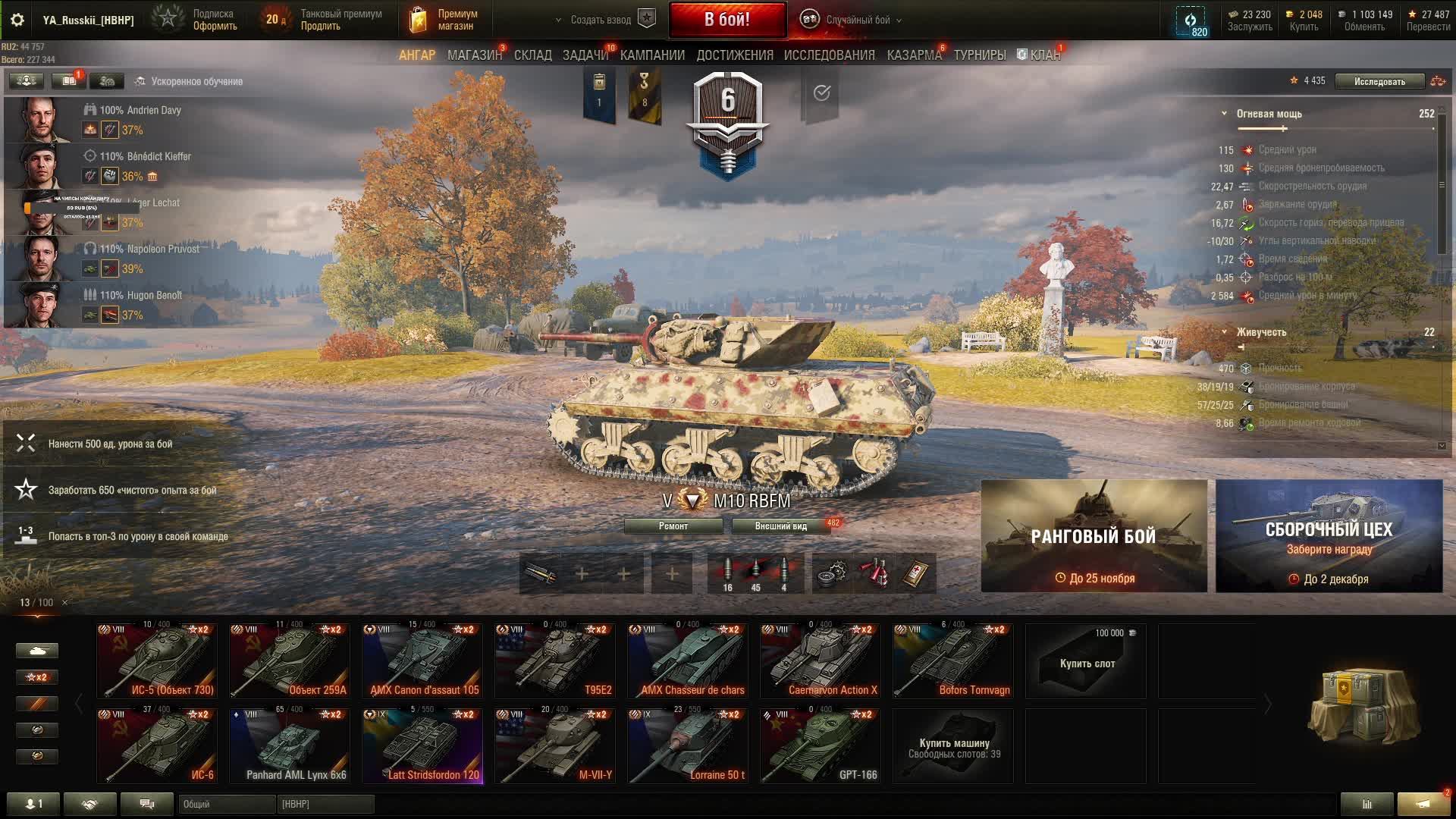This screenshot has height=819, width=1456.
Task: Click the Исследовать button
Action: [1379, 81]
